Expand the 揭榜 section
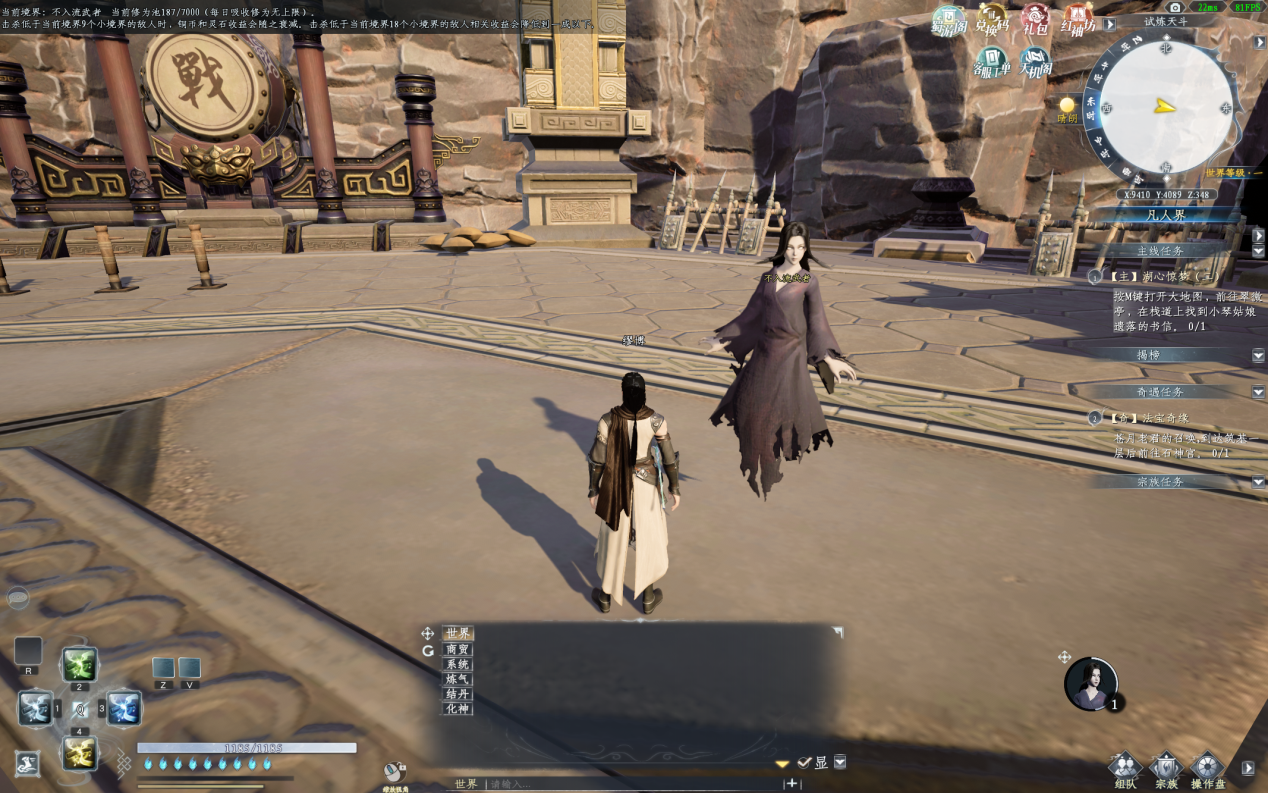 pyautogui.click(x=1258, y=355)
